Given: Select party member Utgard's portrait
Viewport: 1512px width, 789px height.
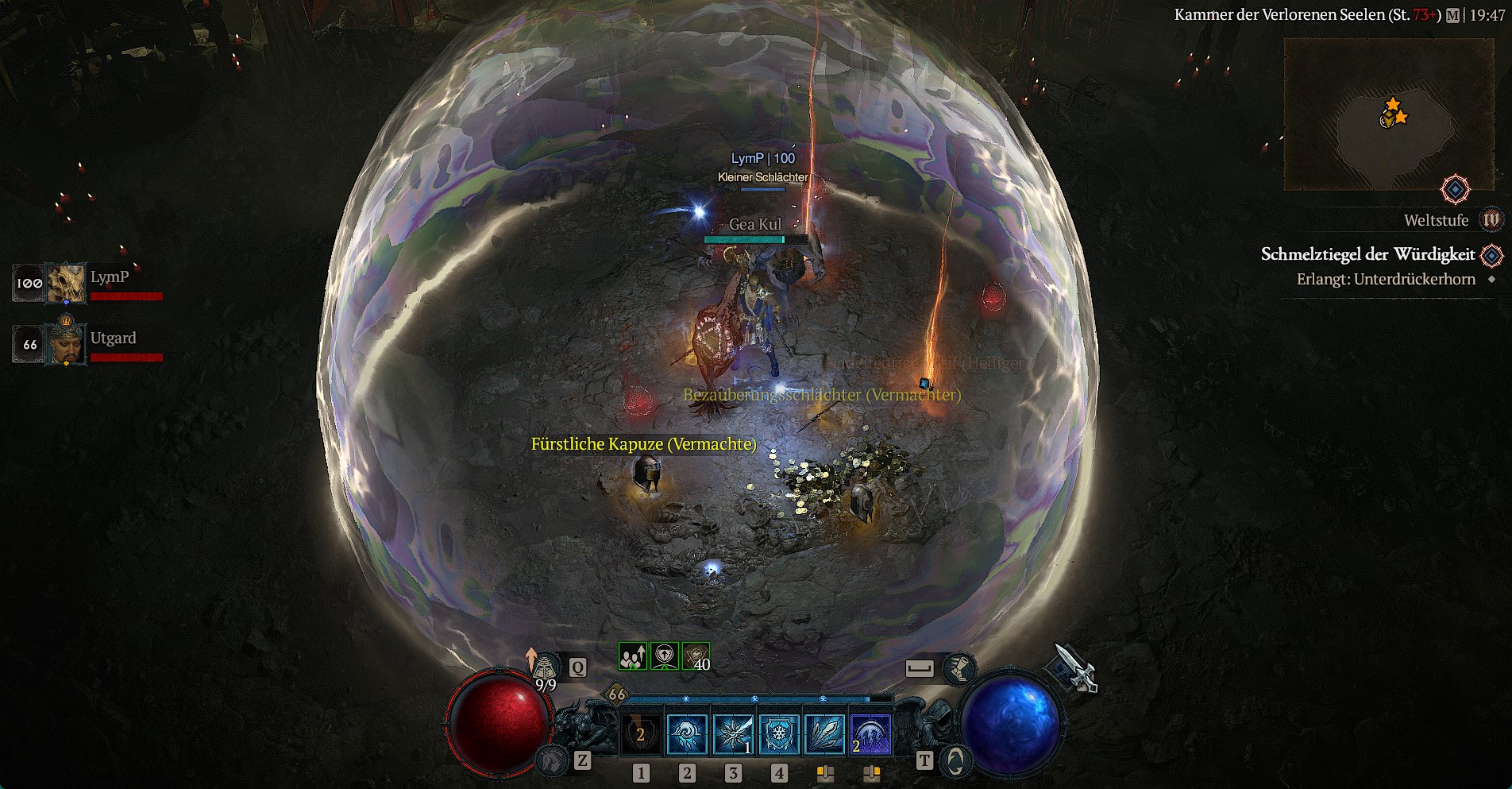Looking at the screenshot, I should click(66, 344).
